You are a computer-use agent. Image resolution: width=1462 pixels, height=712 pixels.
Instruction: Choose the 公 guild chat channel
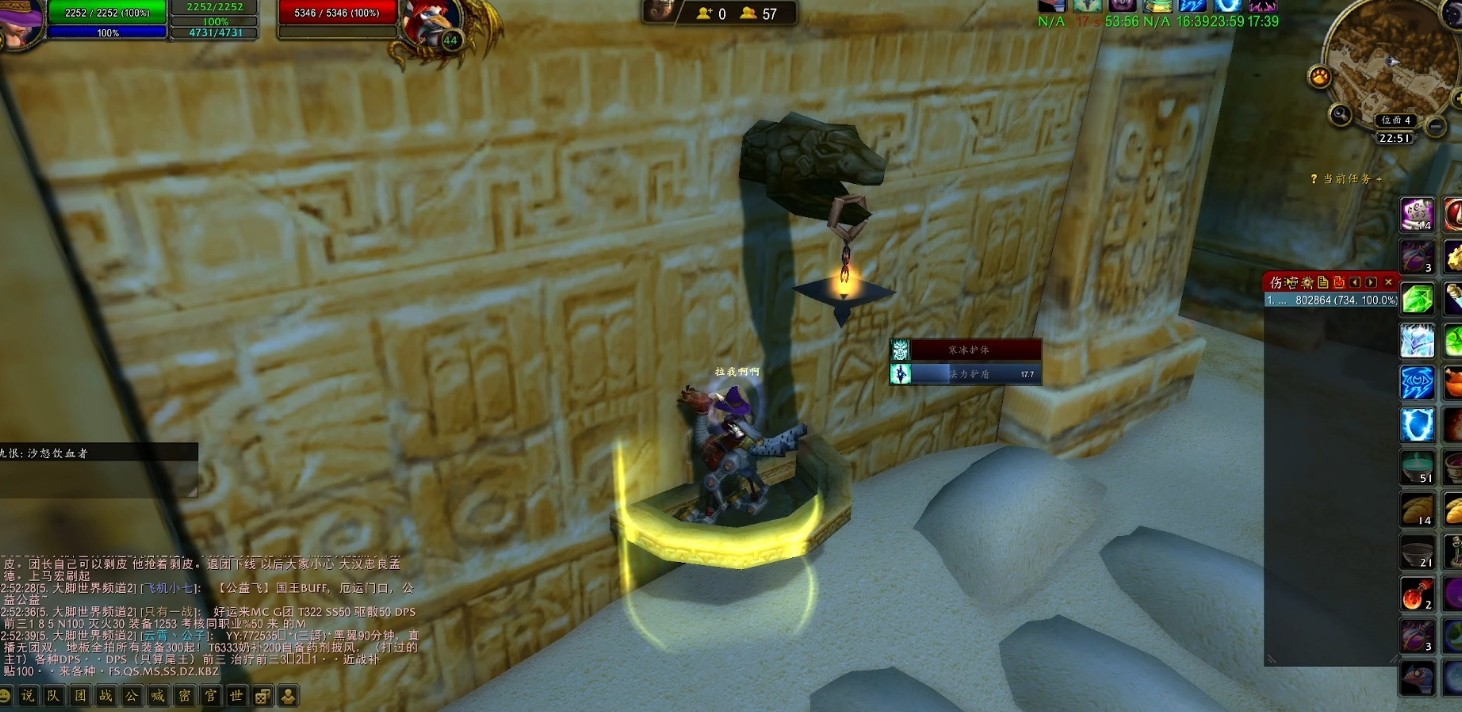coord(132,696)
